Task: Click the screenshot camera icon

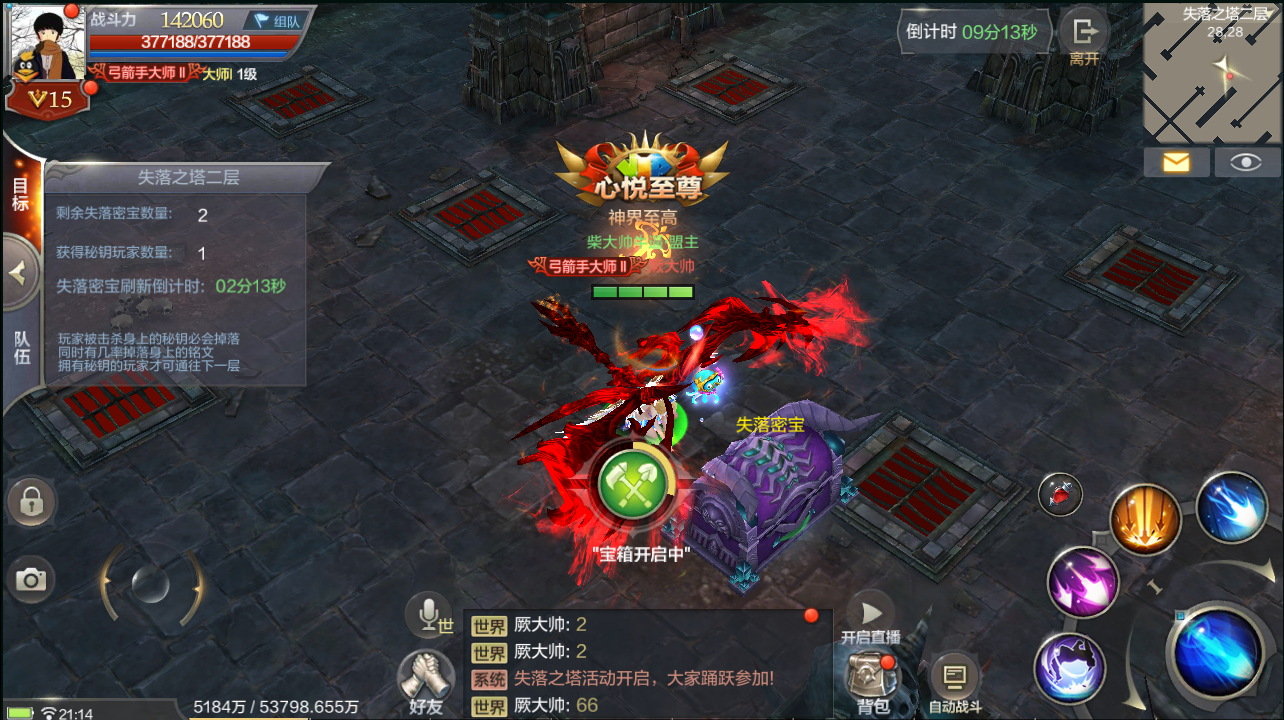Action: coord(31,578)
